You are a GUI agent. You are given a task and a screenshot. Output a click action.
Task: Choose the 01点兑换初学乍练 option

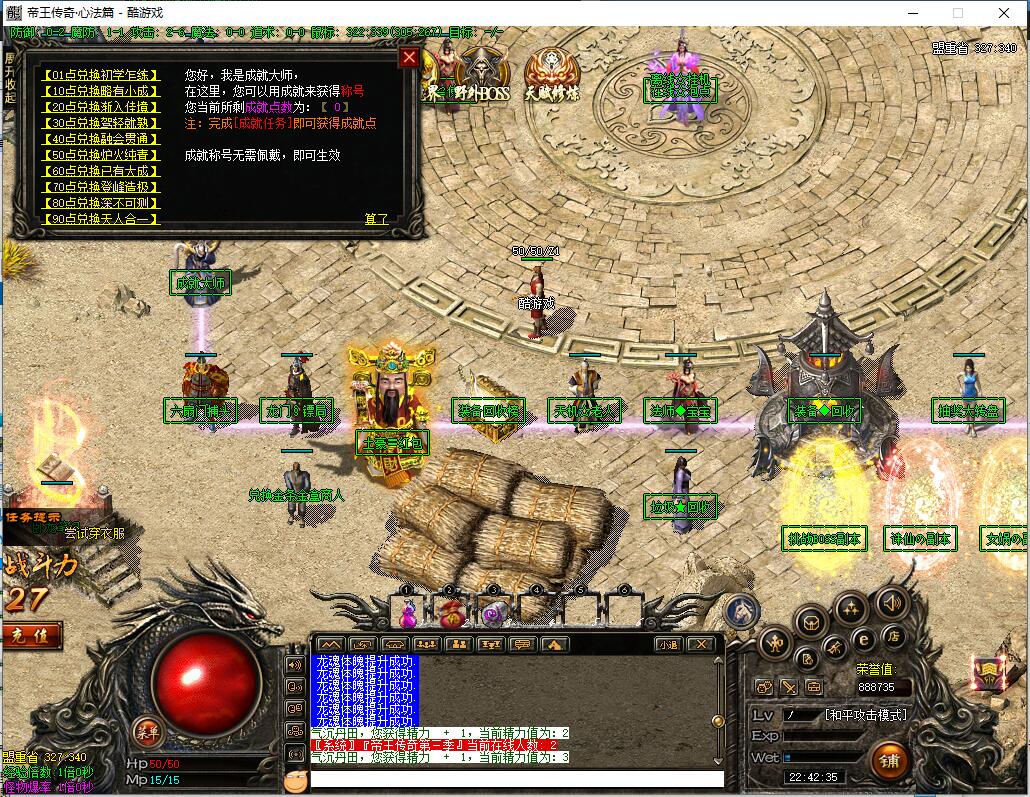[100, 75]
